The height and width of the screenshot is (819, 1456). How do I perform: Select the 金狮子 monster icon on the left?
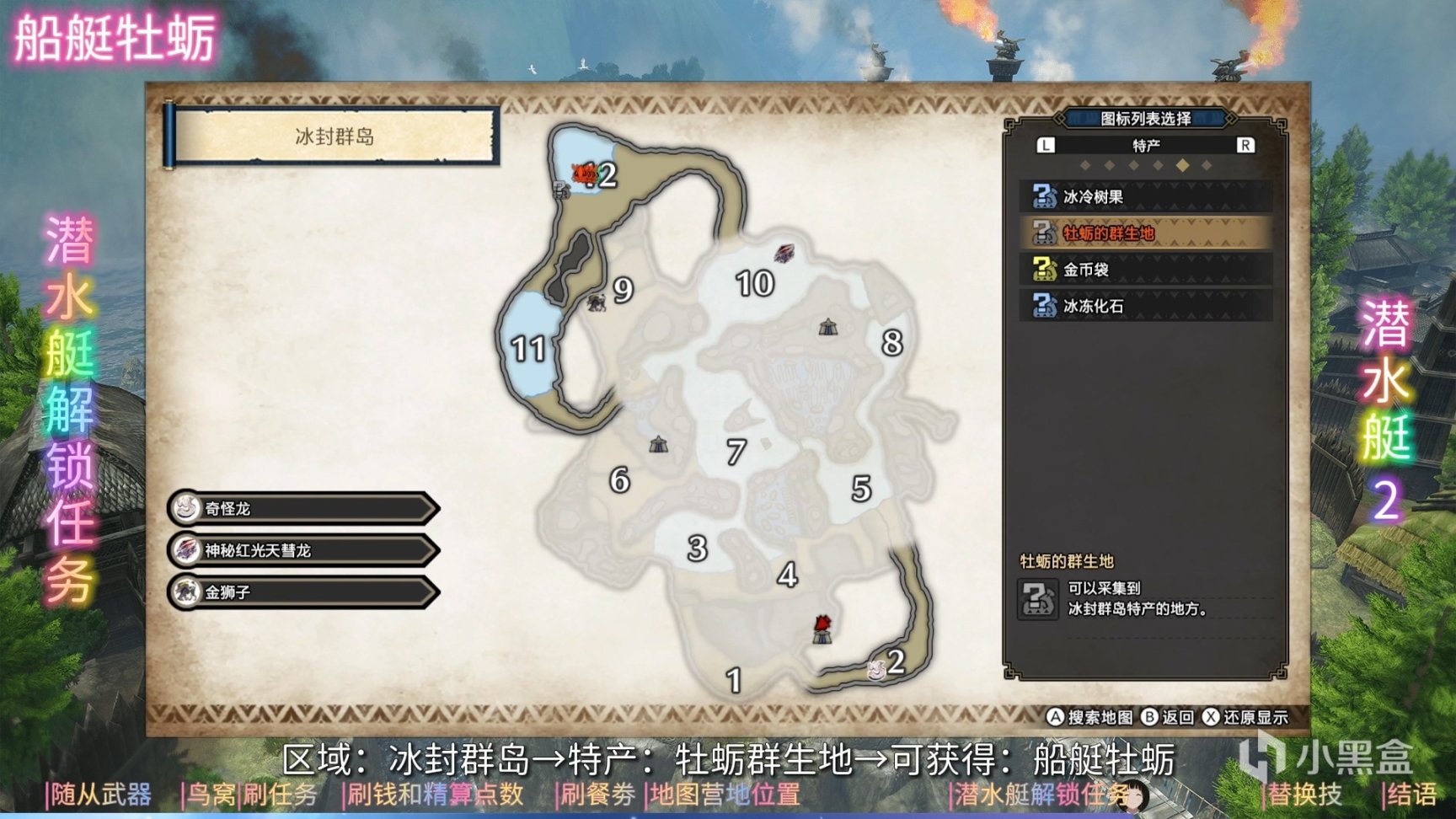point(187,592)
